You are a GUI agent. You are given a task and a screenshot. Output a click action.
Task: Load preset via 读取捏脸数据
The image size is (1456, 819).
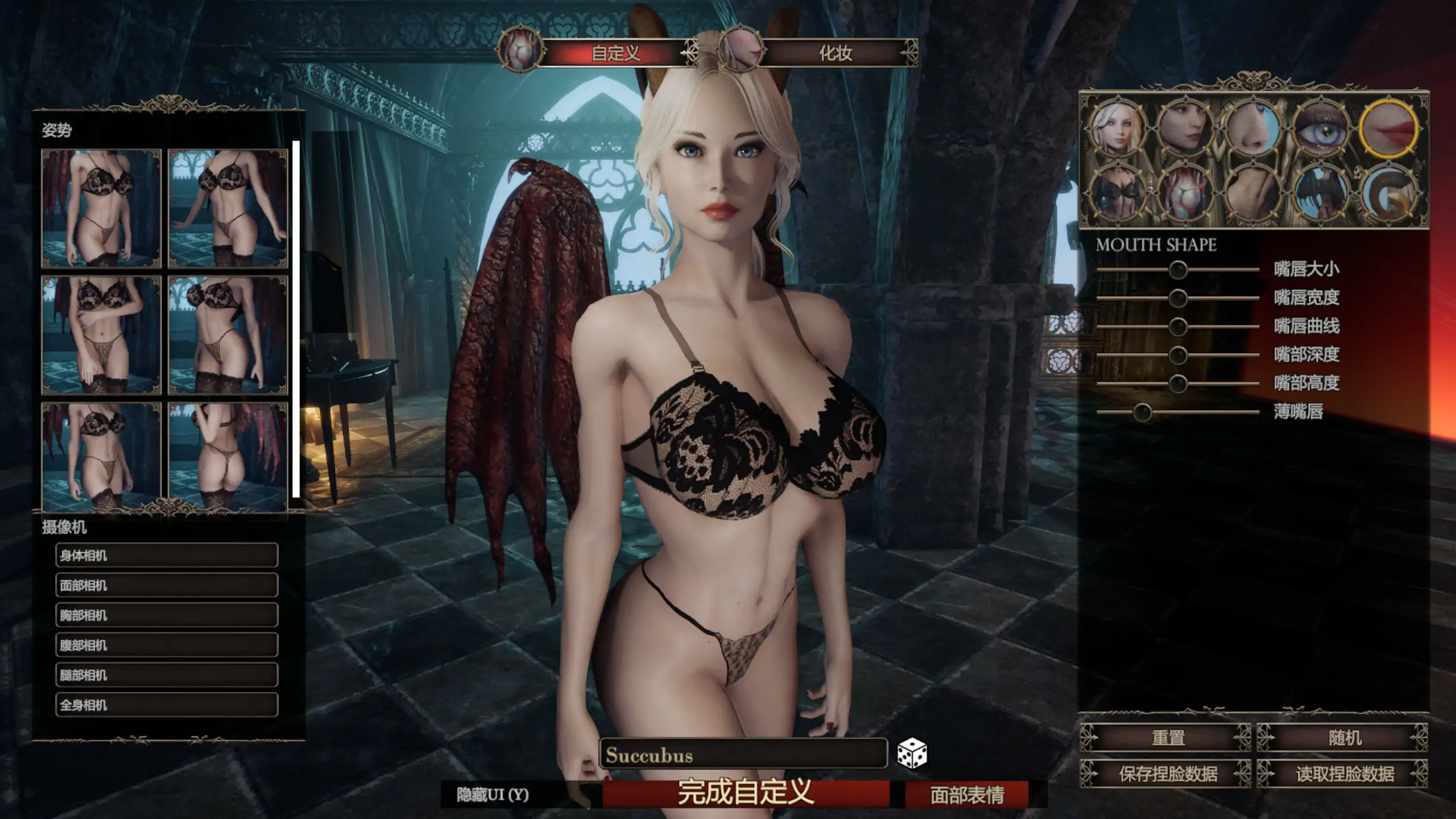click(x=1345, y=773)
